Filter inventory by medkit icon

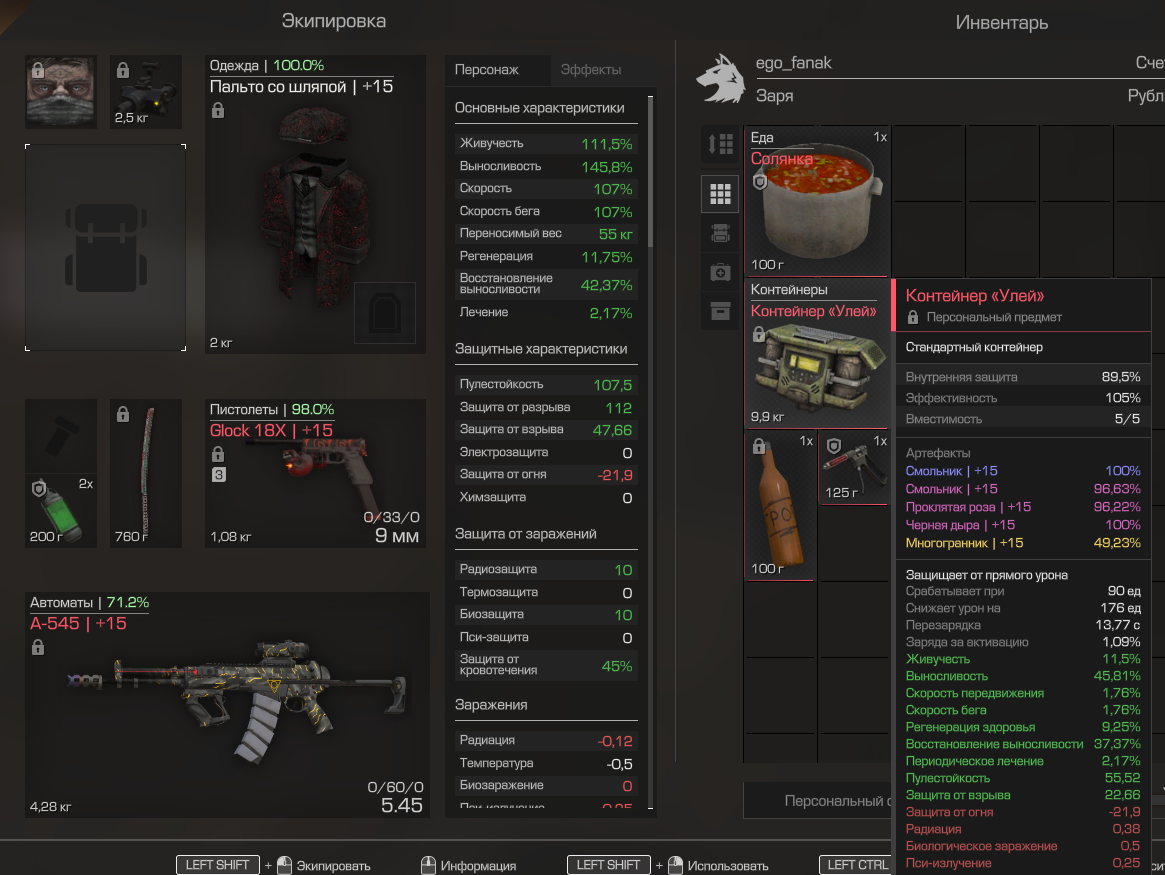[x=720, y=272]
